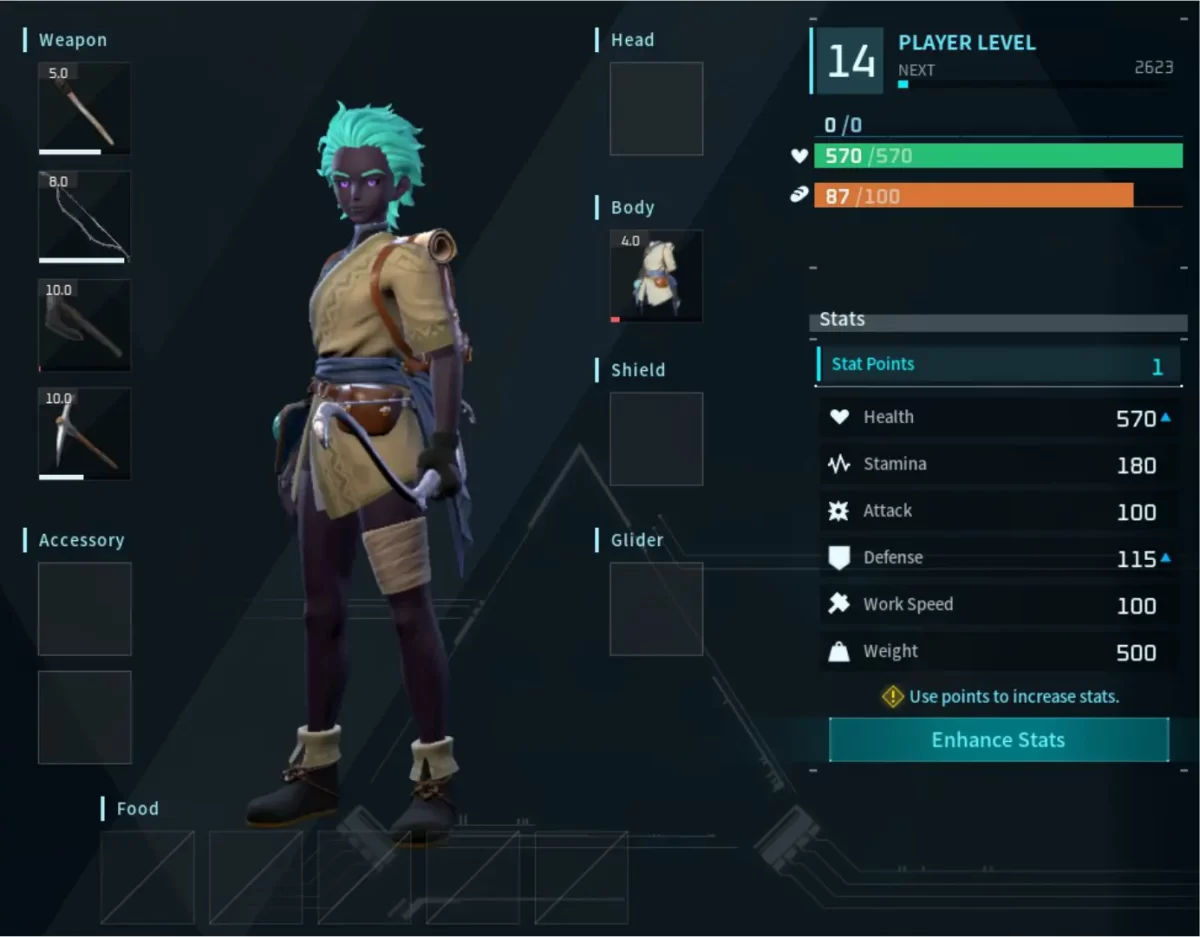Pick the pickaxe weapon slot
The height and width of the screenshot is (937, 1200).
coord(84,433)
